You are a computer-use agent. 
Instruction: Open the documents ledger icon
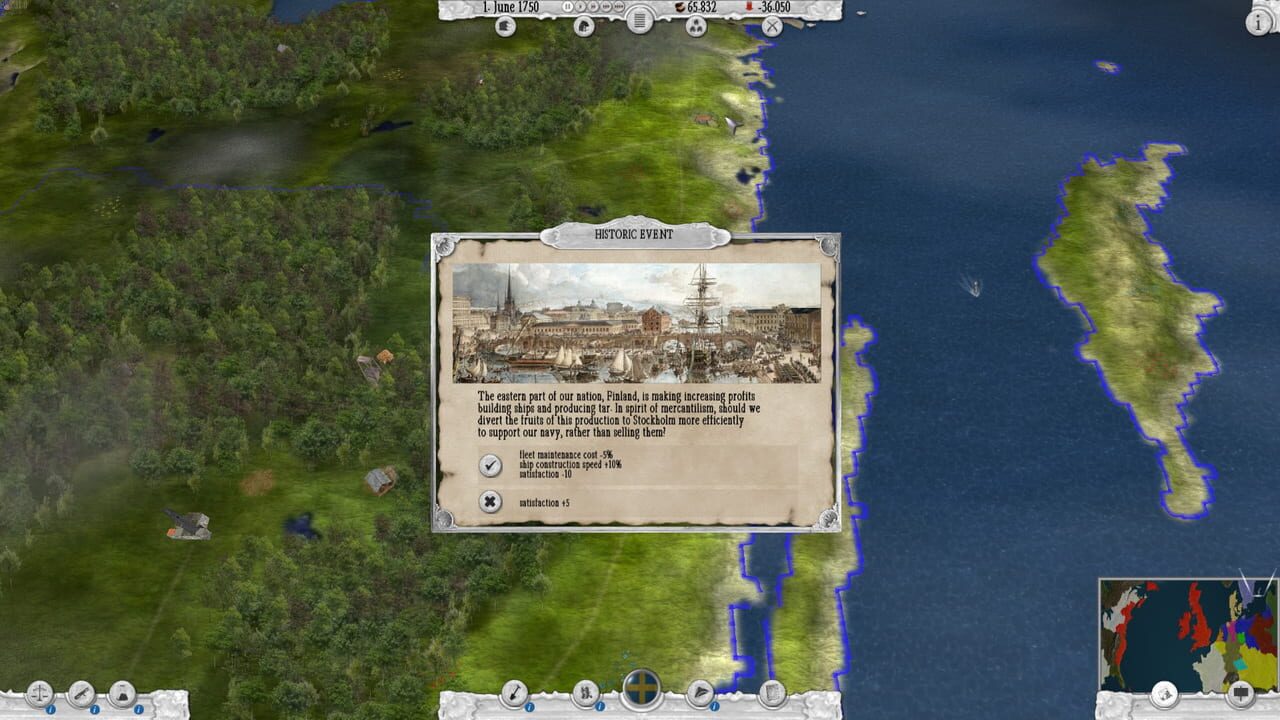[x=772, y=691]
